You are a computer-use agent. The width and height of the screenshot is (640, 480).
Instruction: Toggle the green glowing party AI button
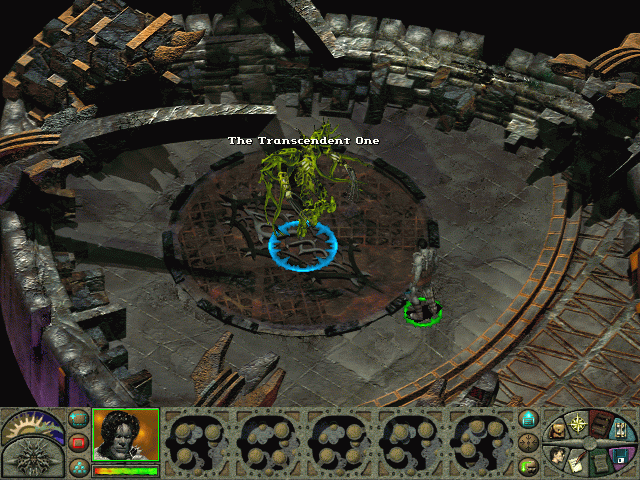[529, 465]
